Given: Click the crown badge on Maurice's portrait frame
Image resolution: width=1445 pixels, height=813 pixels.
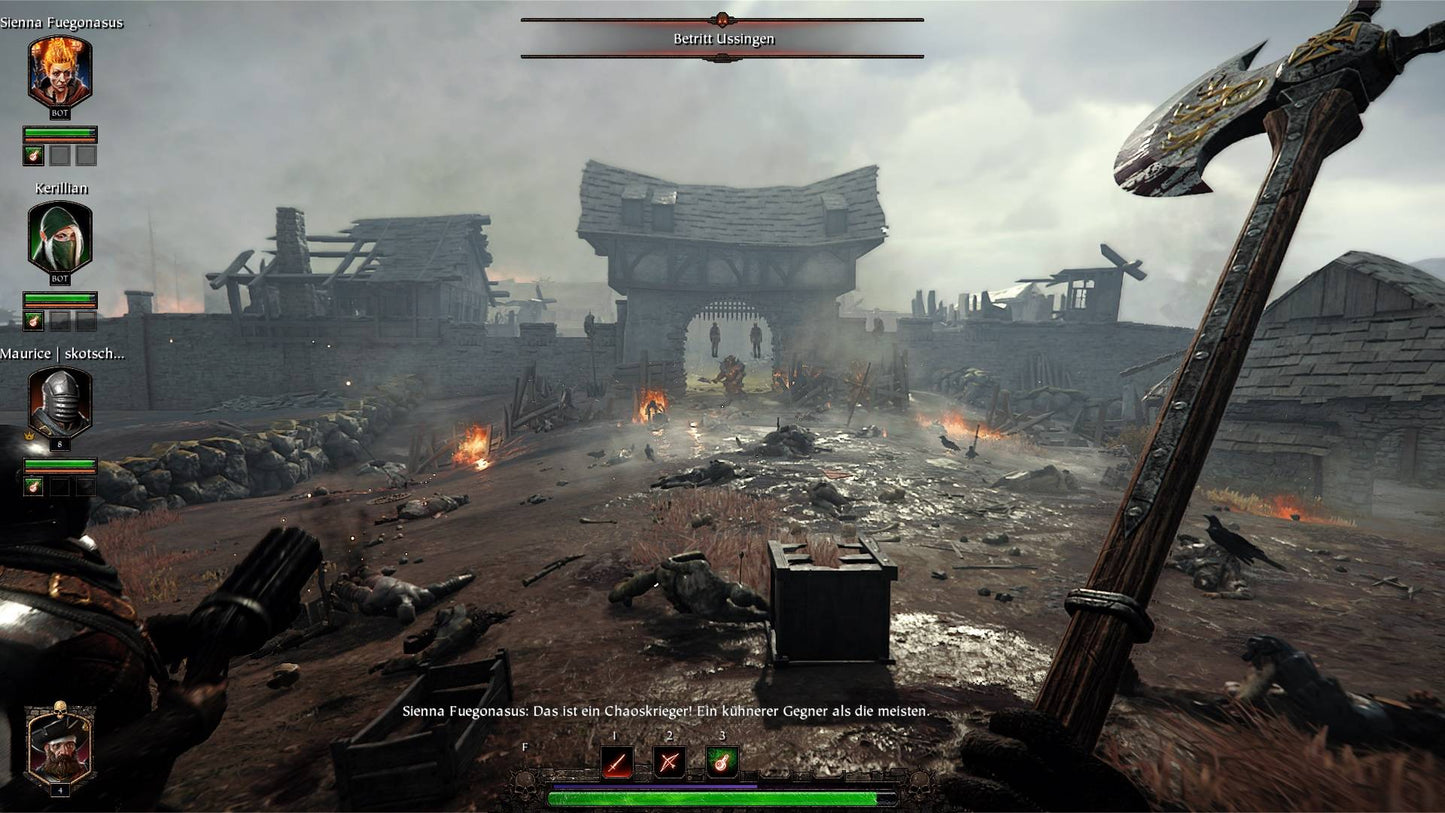Looking at the screenshot, I should 29,436.
